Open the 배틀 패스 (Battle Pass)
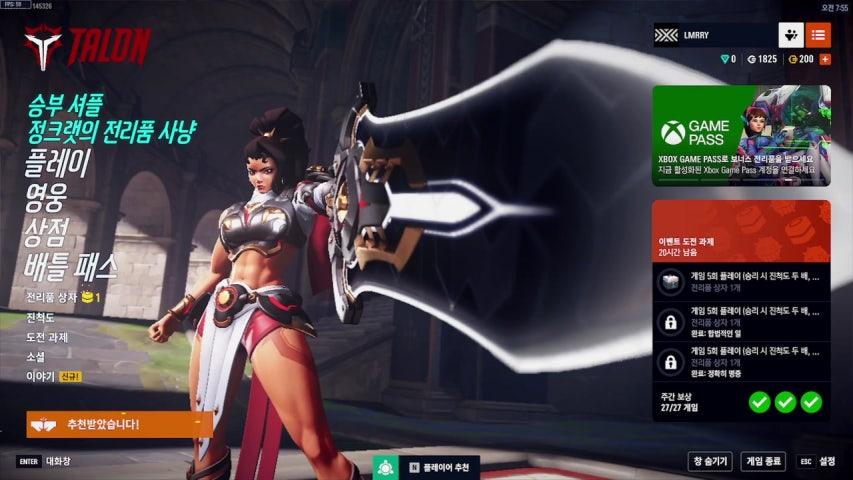Viewport: 853px width, 480px height. click(71, 266)
